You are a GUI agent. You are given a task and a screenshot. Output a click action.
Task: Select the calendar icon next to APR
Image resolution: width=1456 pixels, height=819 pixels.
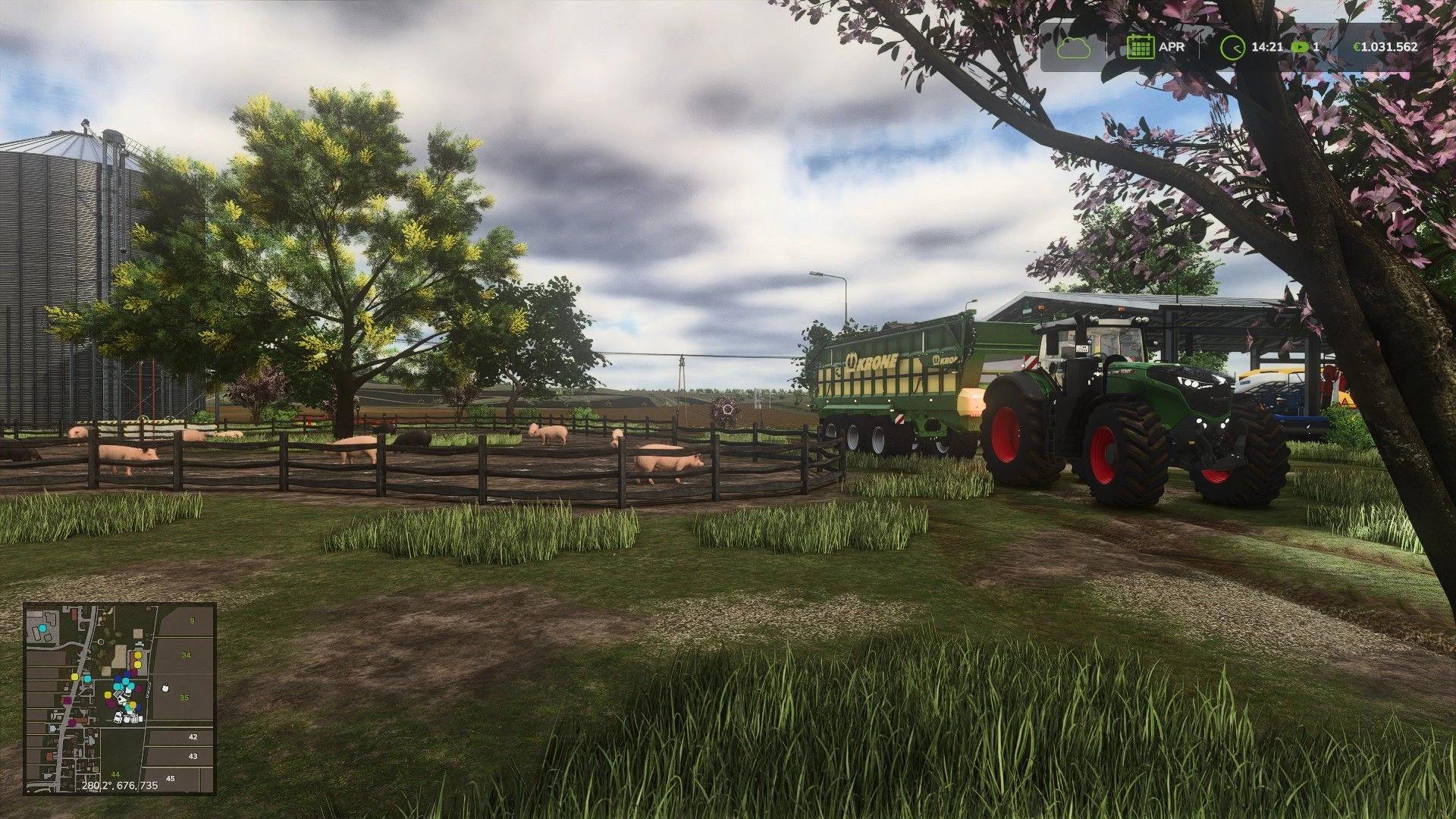coord(1140,47)
